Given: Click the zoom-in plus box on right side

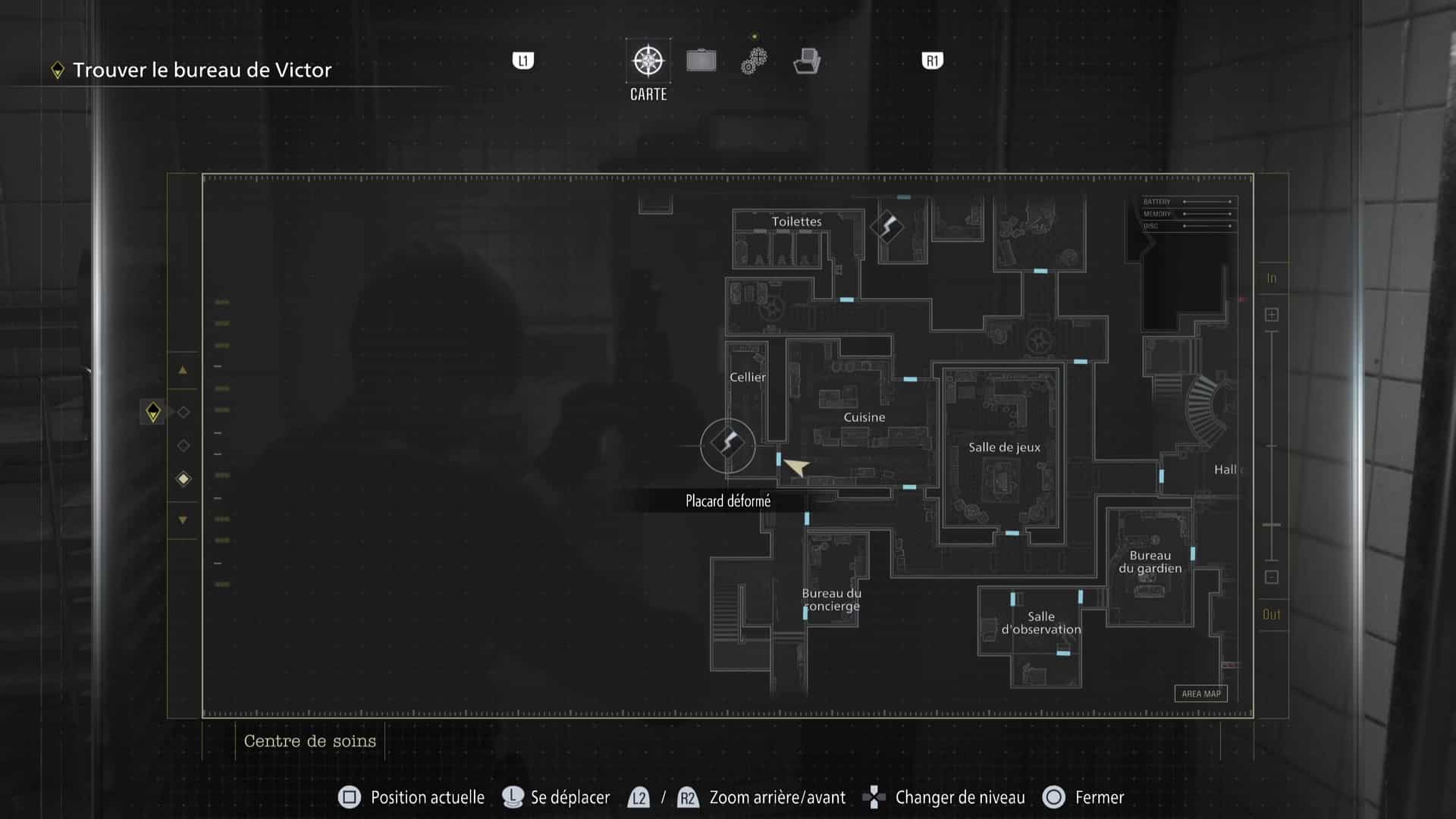Looking at the screenshot, I should pyautogui.click(x=1271, y=313).
